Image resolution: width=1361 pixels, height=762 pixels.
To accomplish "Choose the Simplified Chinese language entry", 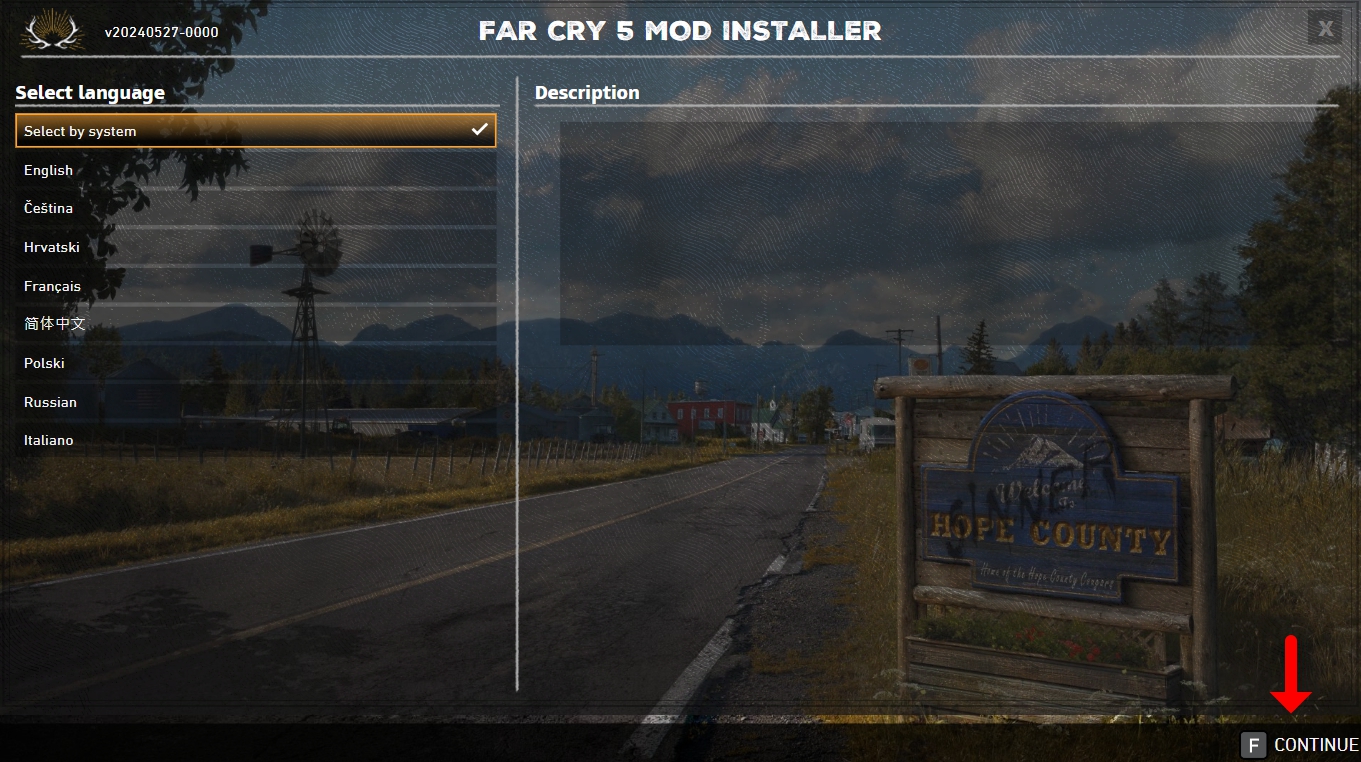I will click(255, 324).
